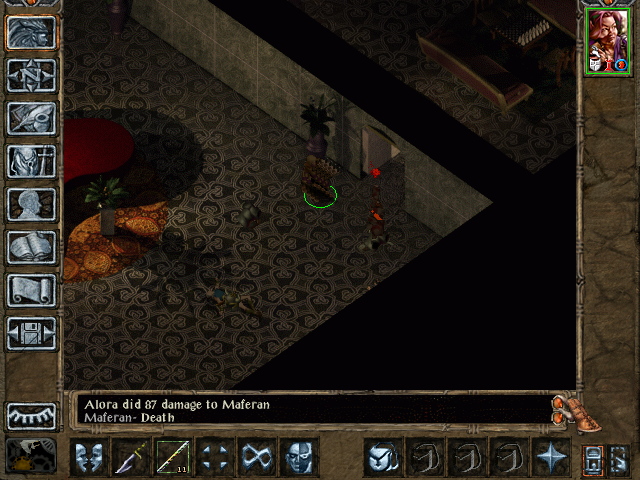
Task: Open the inventory screen
Action: [x=31, y=160]
